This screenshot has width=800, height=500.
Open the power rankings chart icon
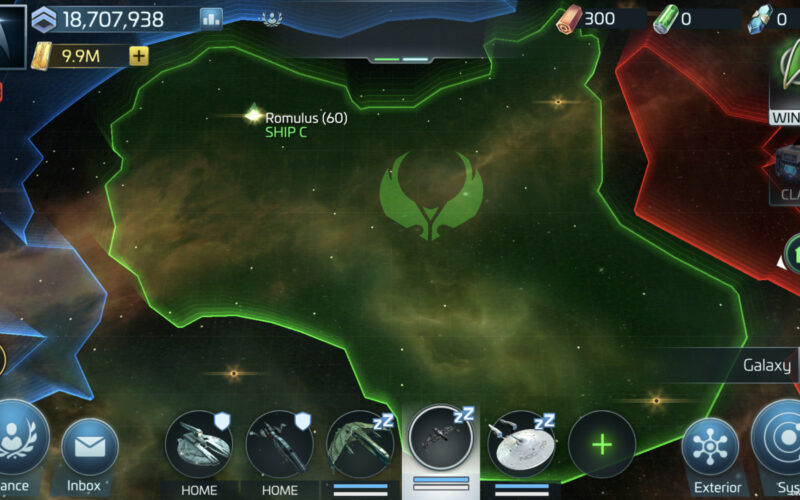coord(211,18)
